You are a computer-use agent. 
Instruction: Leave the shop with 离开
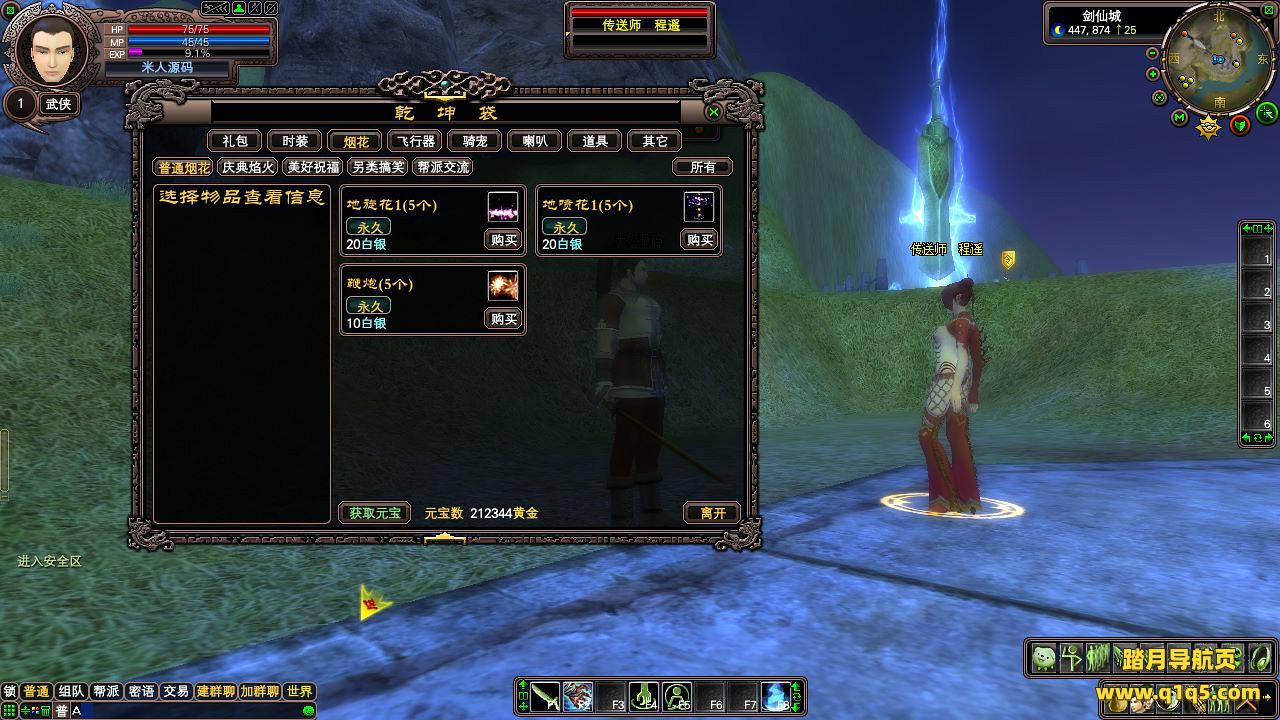pyautogui.click(x=712, y=513)
